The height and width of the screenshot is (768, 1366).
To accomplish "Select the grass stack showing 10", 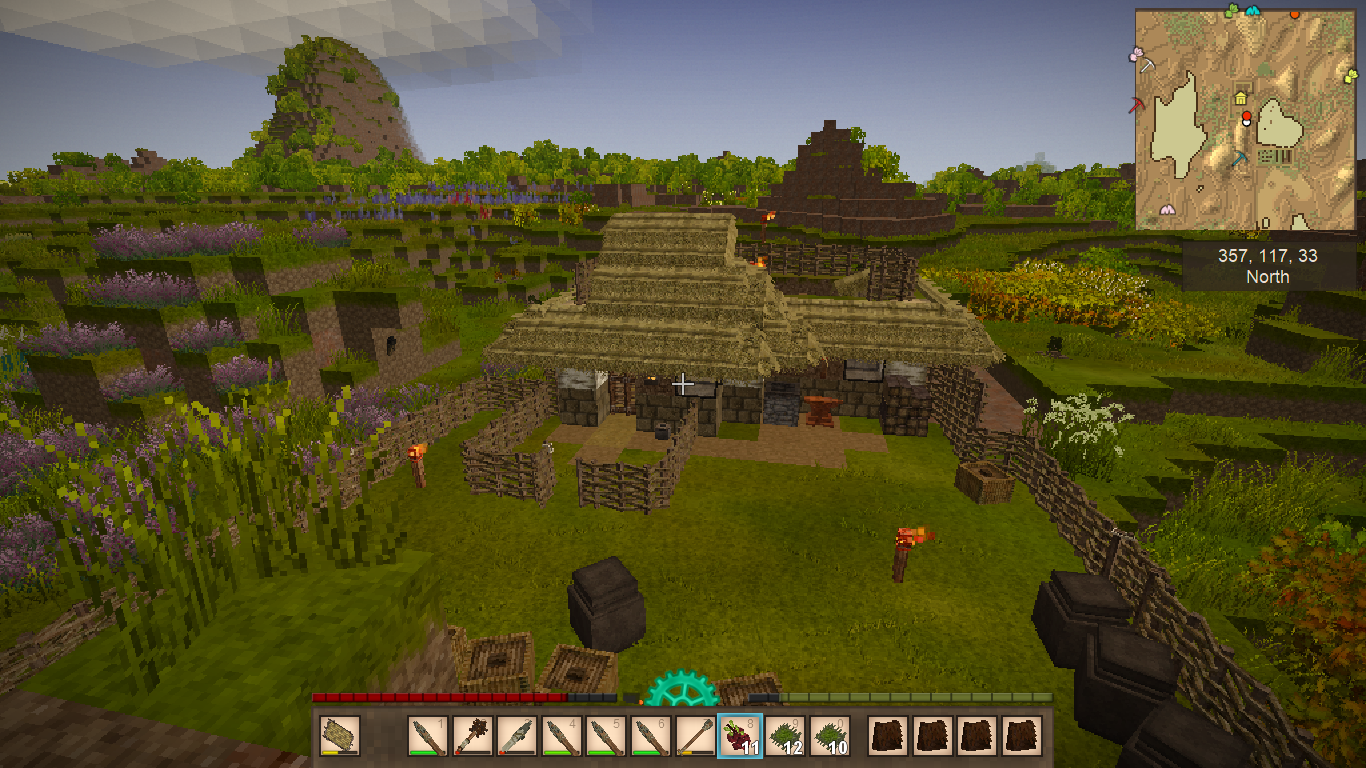I will pyautogui.click(x=829, y=737).
